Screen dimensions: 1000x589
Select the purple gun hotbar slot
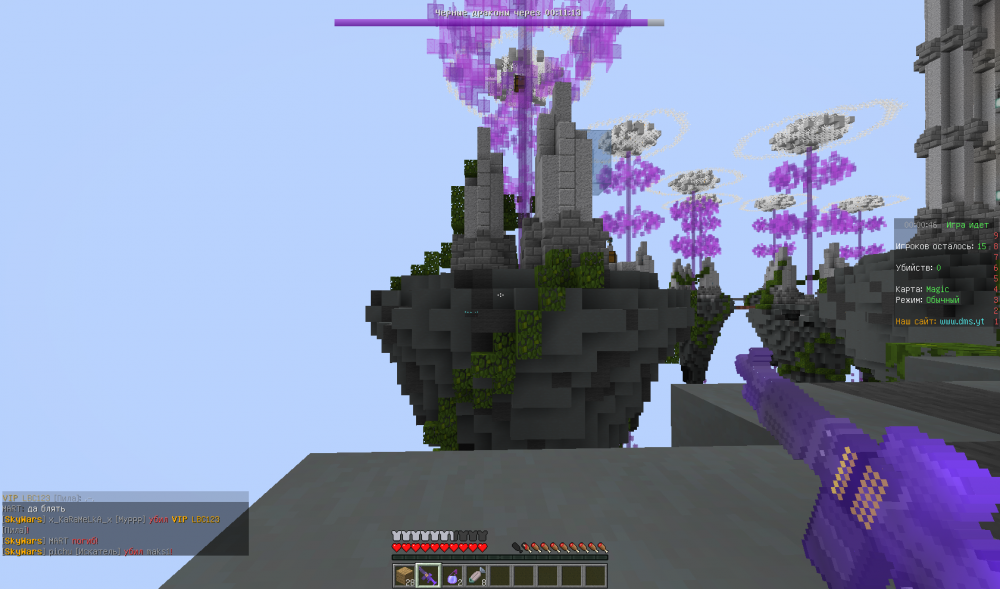pyautogui.click(x=428, y=575)
